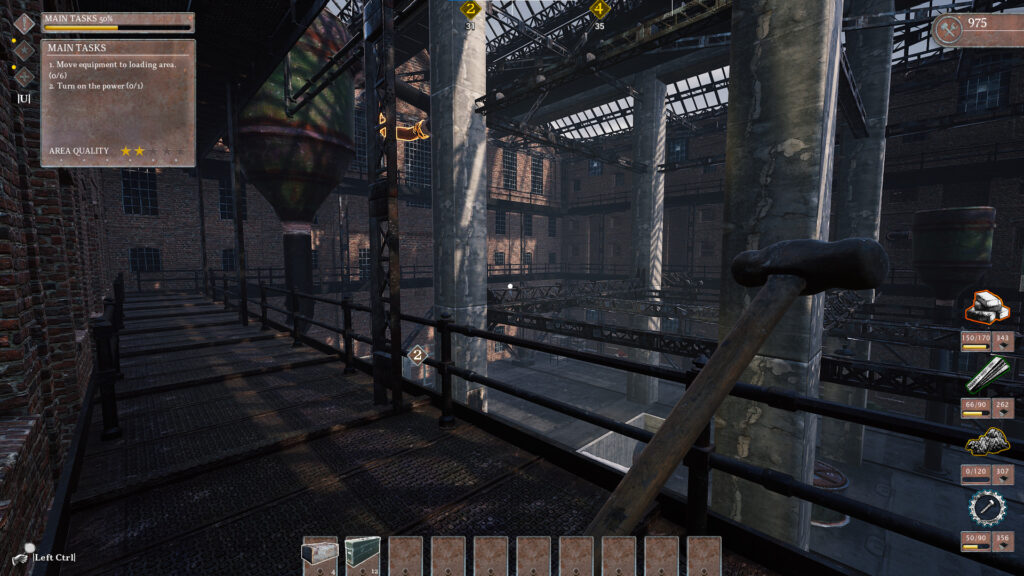1024x576 pixels.
Task: Select the exclamation mark task tab
Action: pos(23,23)
